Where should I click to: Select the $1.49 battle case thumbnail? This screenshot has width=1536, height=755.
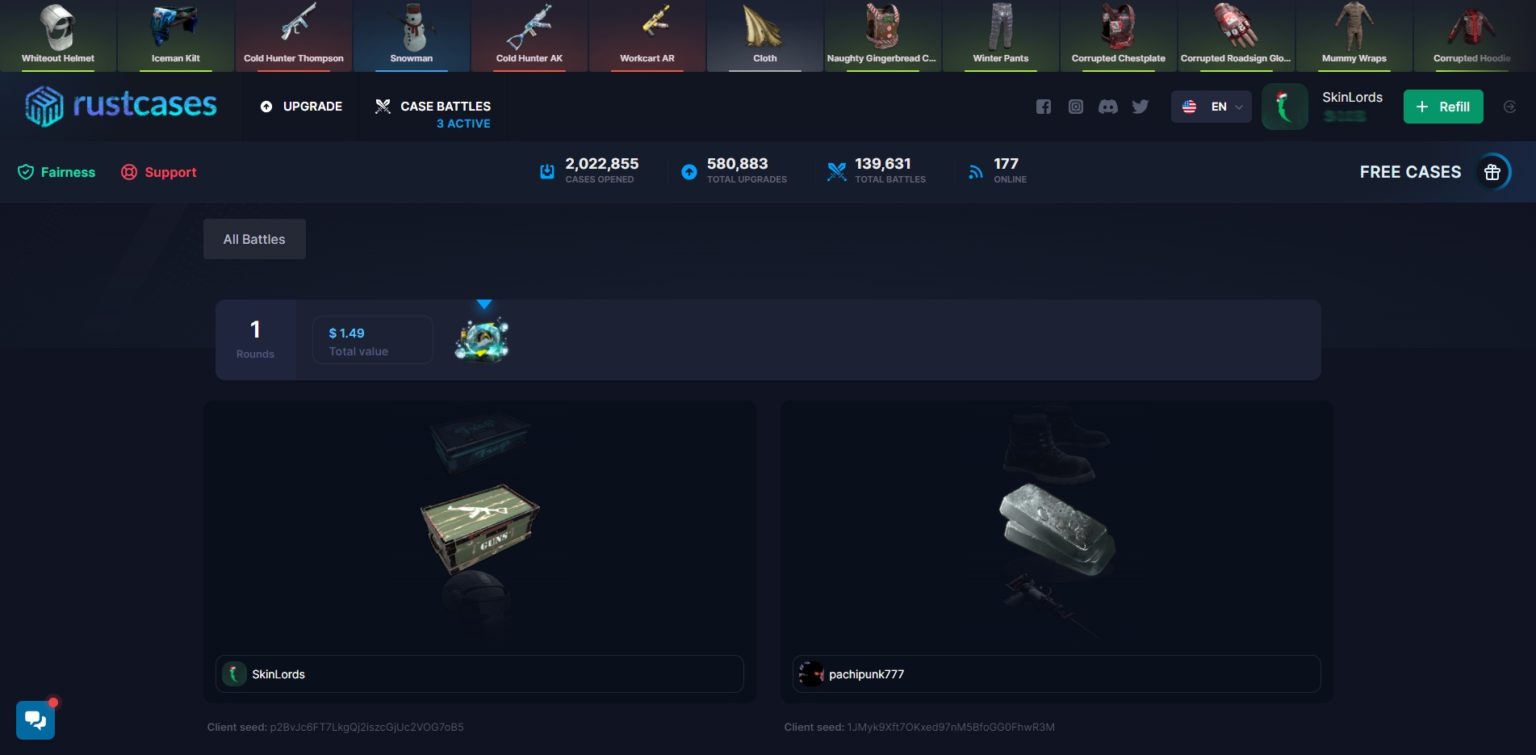point(482,339)
